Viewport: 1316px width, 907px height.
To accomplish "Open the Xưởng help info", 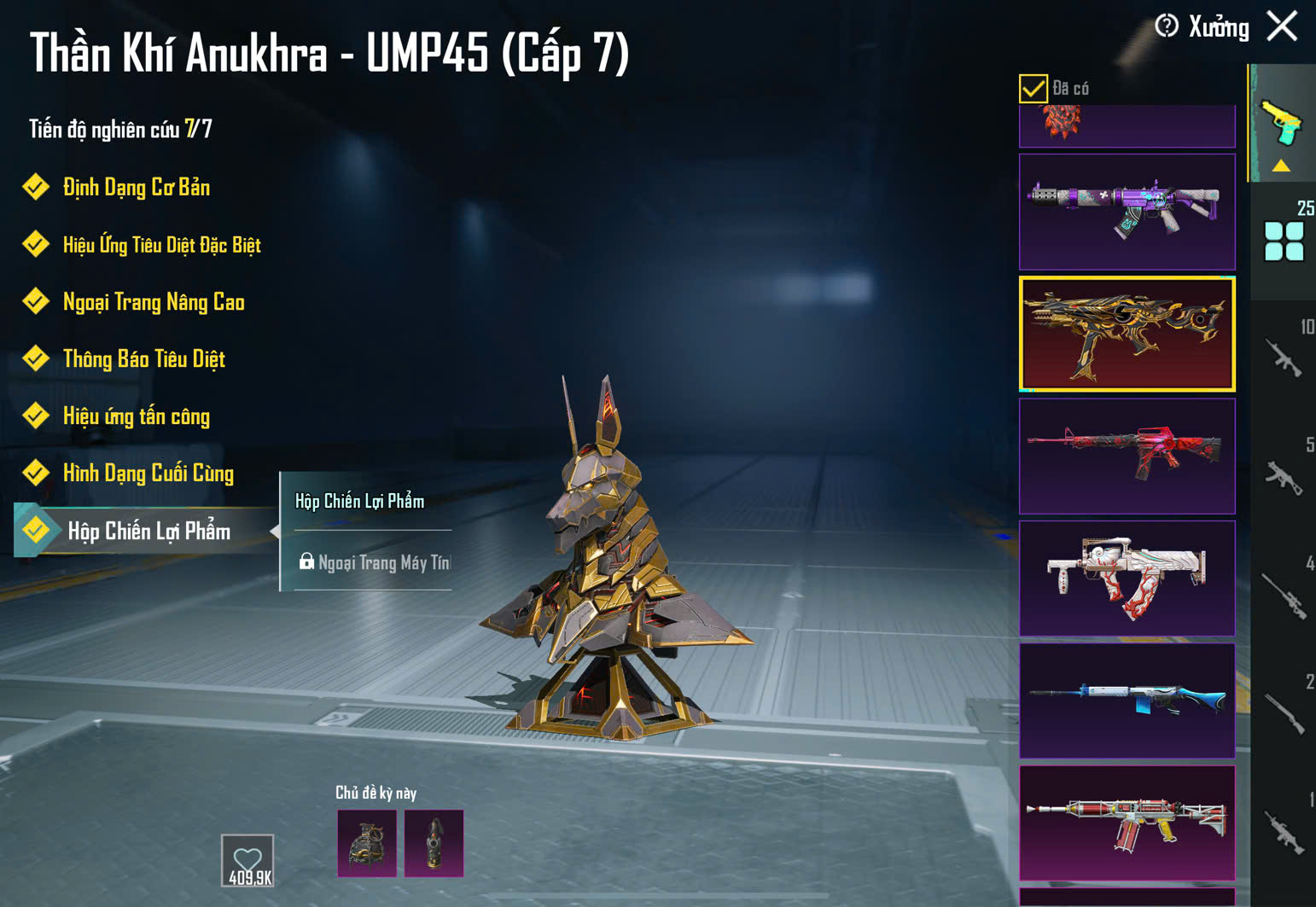I will click(x=1167, y=26).
